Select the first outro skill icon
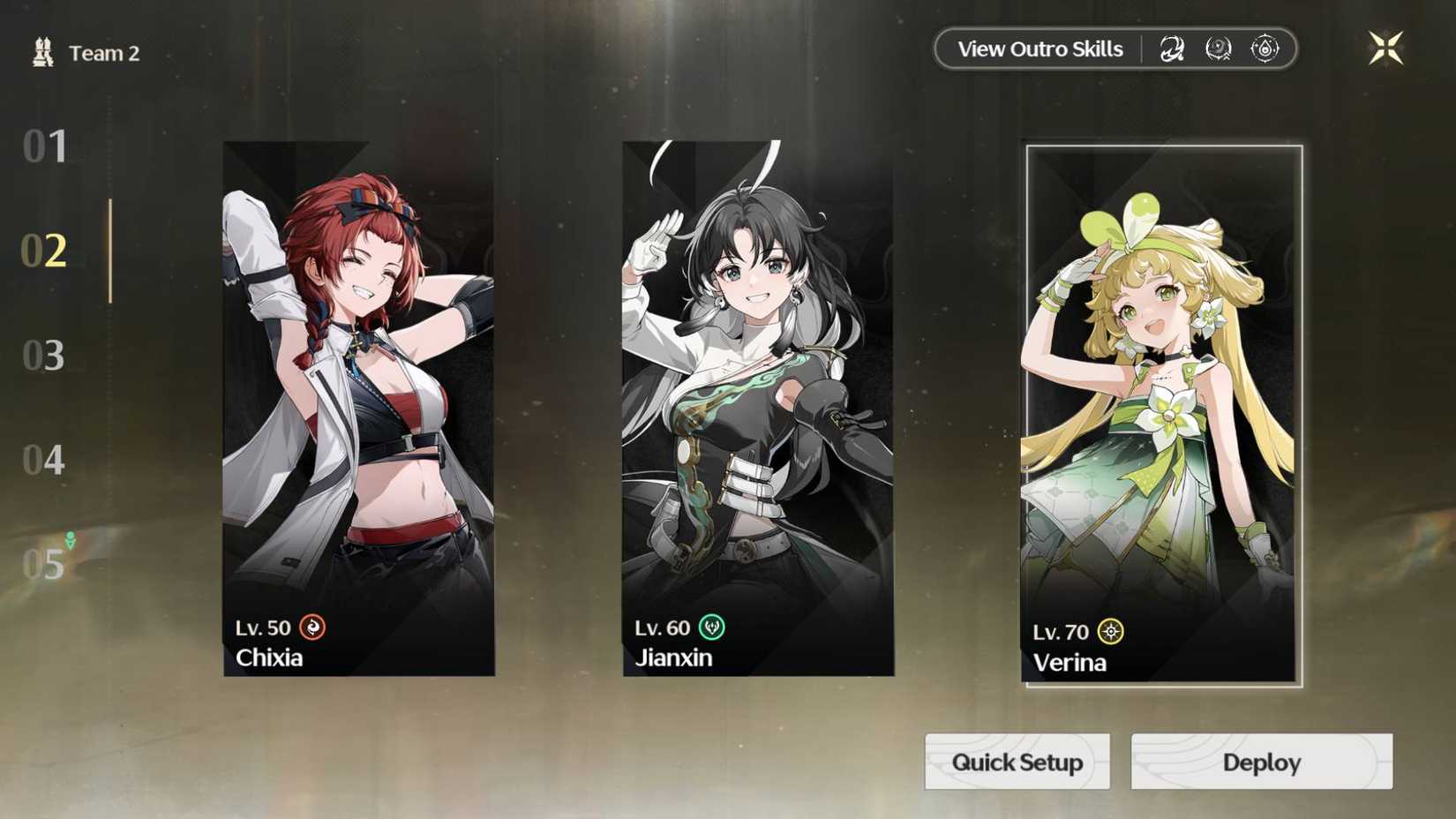This screenshot has width=1456, height=819. 1172,49
